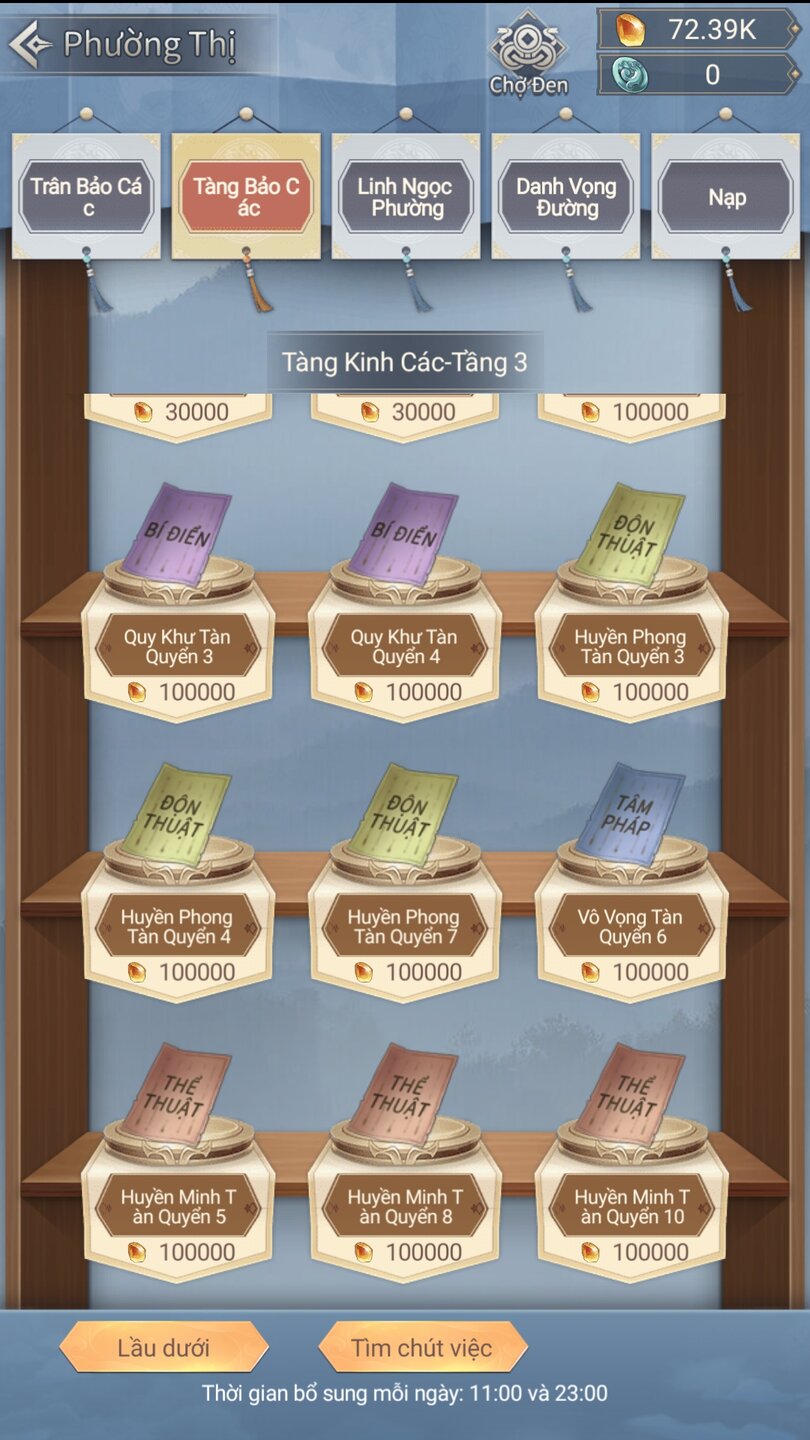Viewport: 810px width, 1440px height.
Task: Open the Chợ Đen black market
Action: tap(528, 53)
